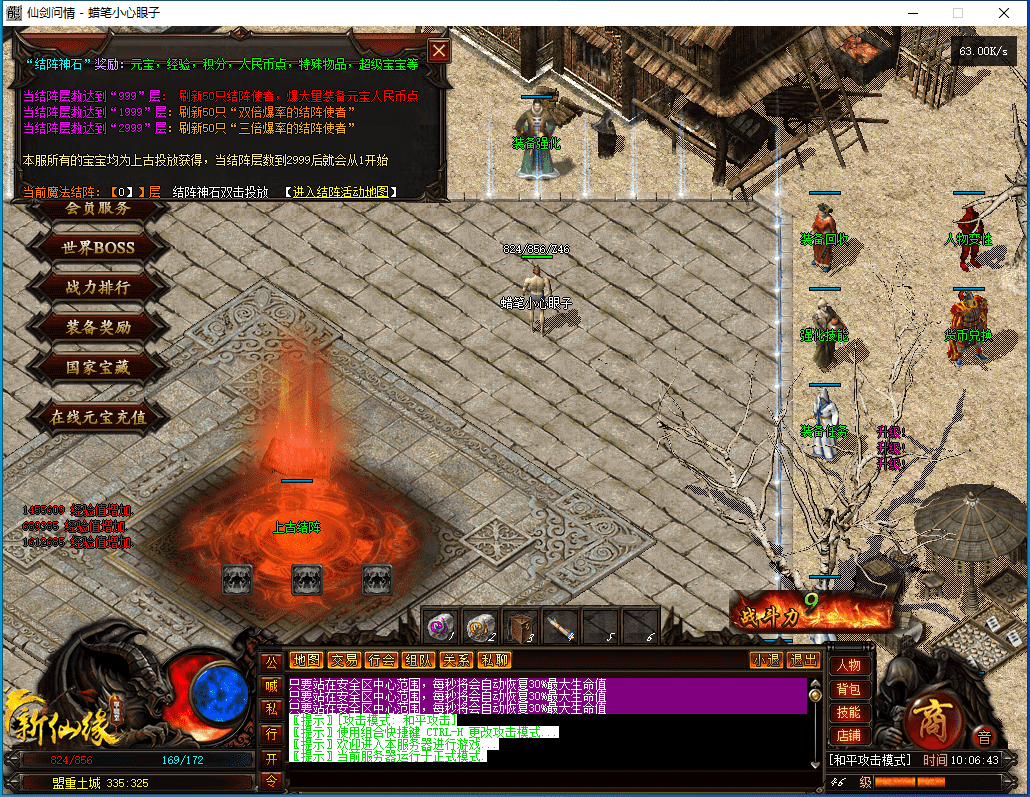This screenshot has width=1030, height=797.
Task: Click the 退出 exit button
Action: coord(804,660)
